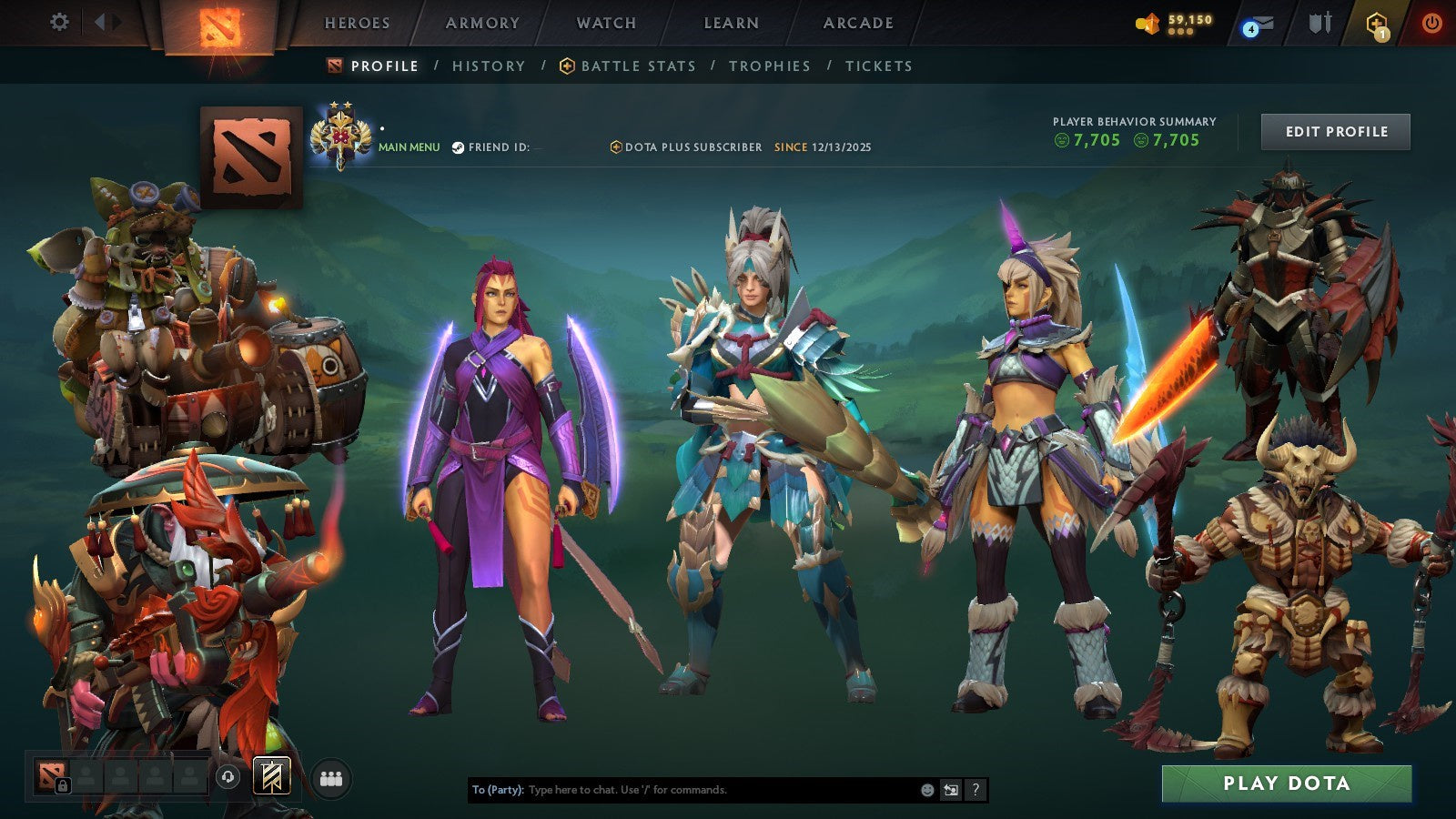Open Dota Plus rewards shield icon

[1377, 22]
